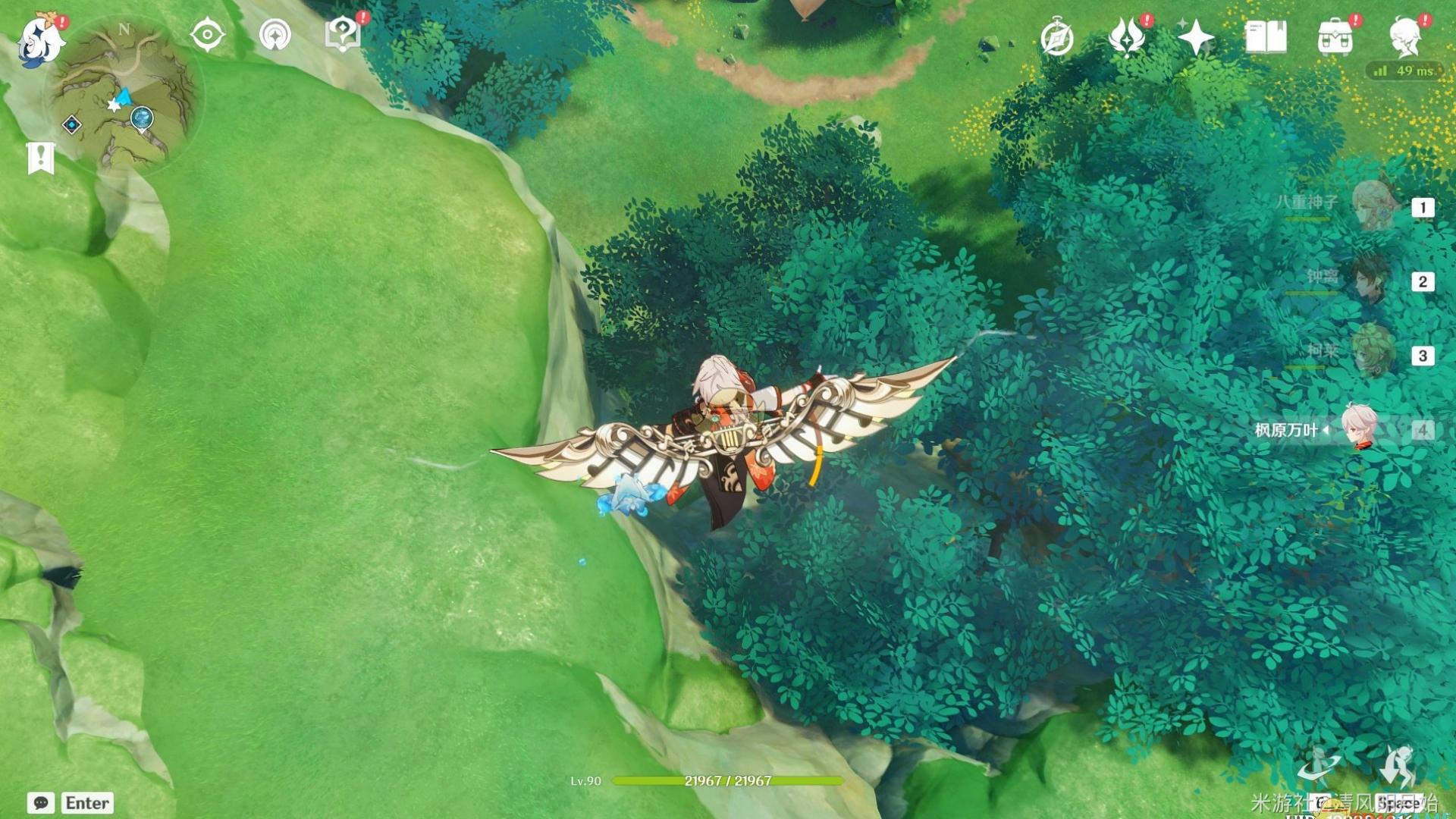Open the chat speech bubble
Viewport: 1456px width, 819px height.
(41, 802)
